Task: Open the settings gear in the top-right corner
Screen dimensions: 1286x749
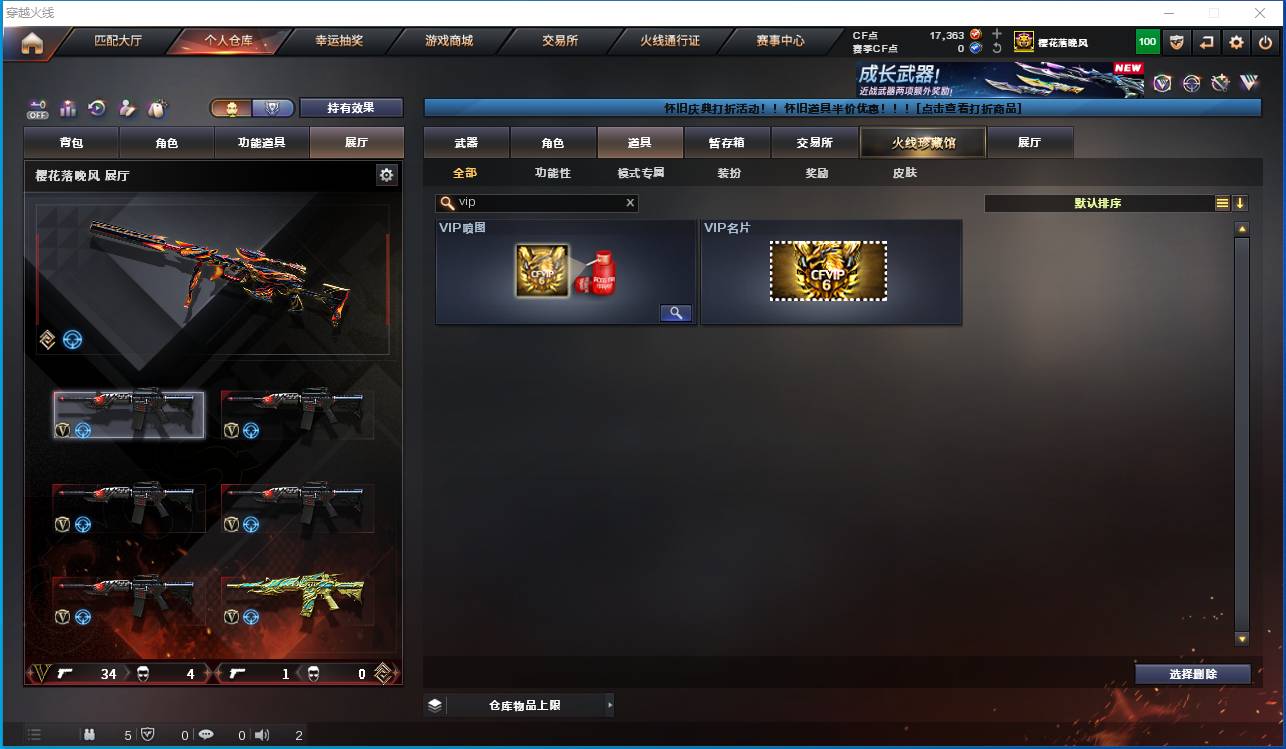Action: [1236, 42]
